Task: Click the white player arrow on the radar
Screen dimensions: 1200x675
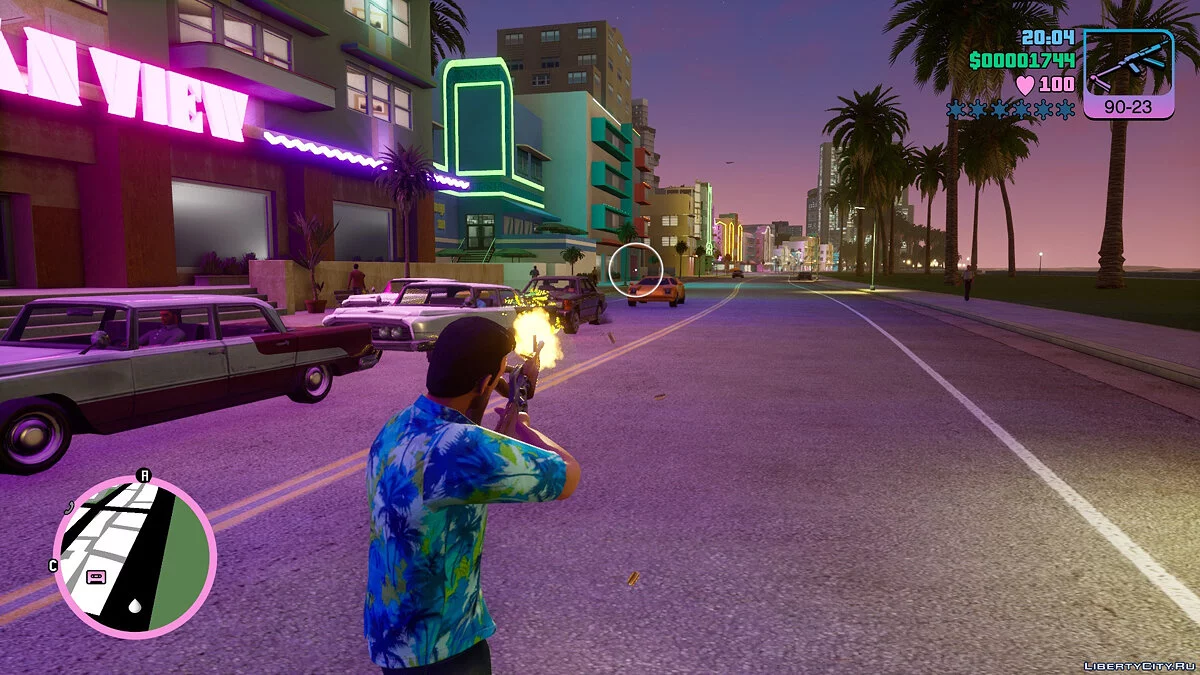Action: (134, 606)
